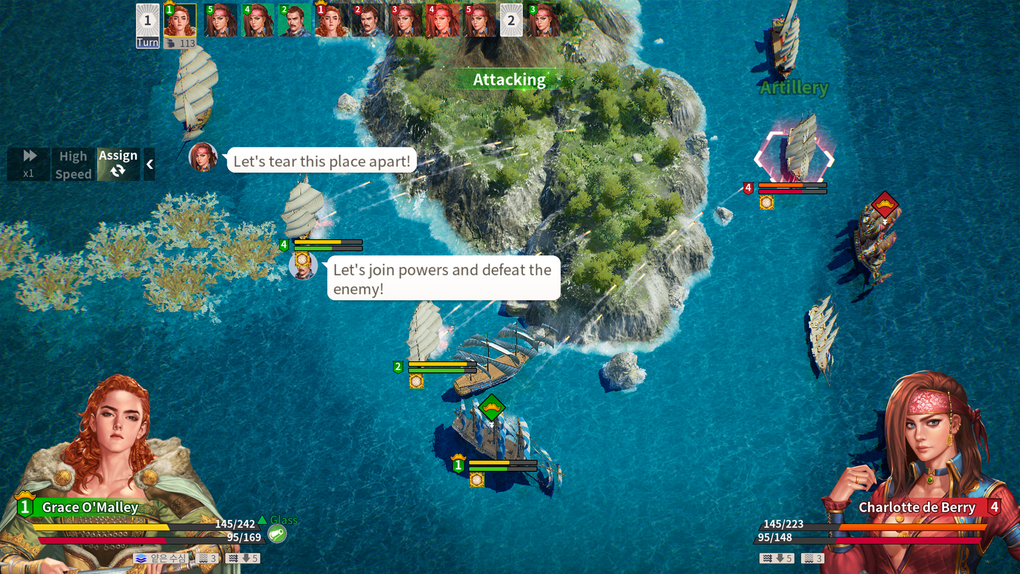The height and width of the screenshot is (574, 1020).
Task: Select the last turn-order portrait after round 2
Action: pos(545,20)
